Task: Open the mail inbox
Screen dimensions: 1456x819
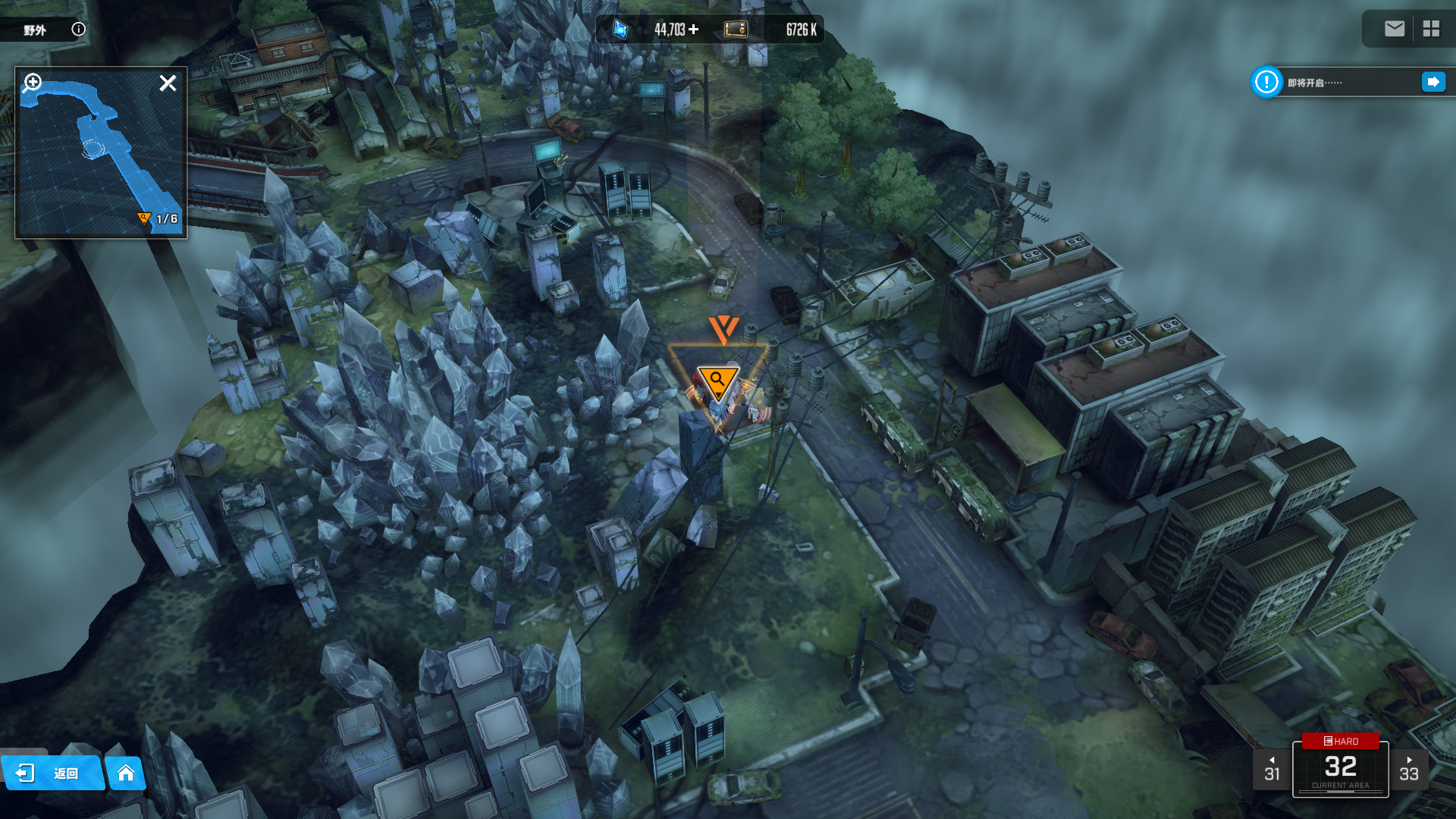Action: click(1394, 29)
